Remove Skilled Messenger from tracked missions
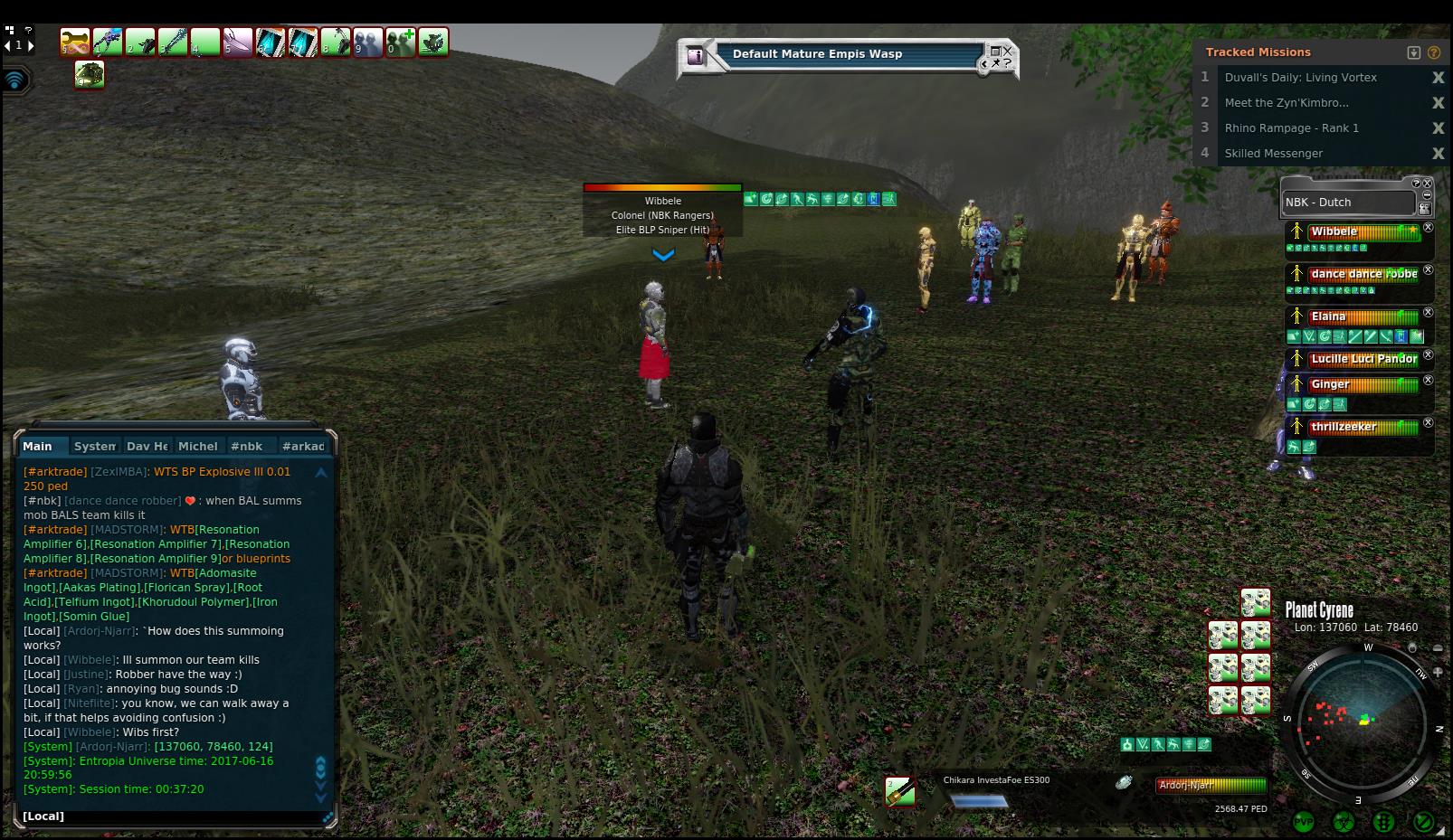Screen dimensions: 1453x840 (1438, 154)
